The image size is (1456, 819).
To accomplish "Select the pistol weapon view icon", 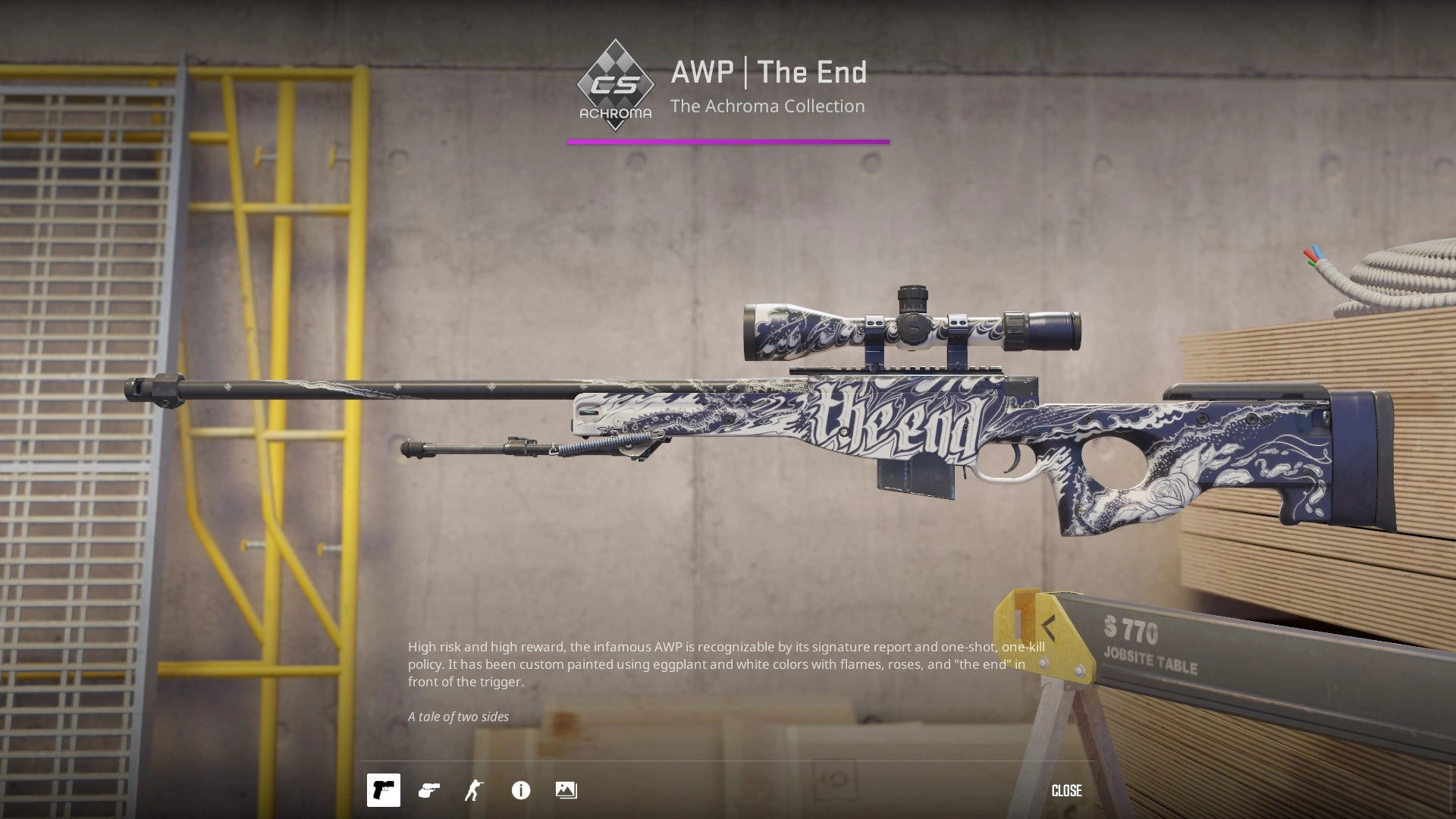I will click(384, 790).
